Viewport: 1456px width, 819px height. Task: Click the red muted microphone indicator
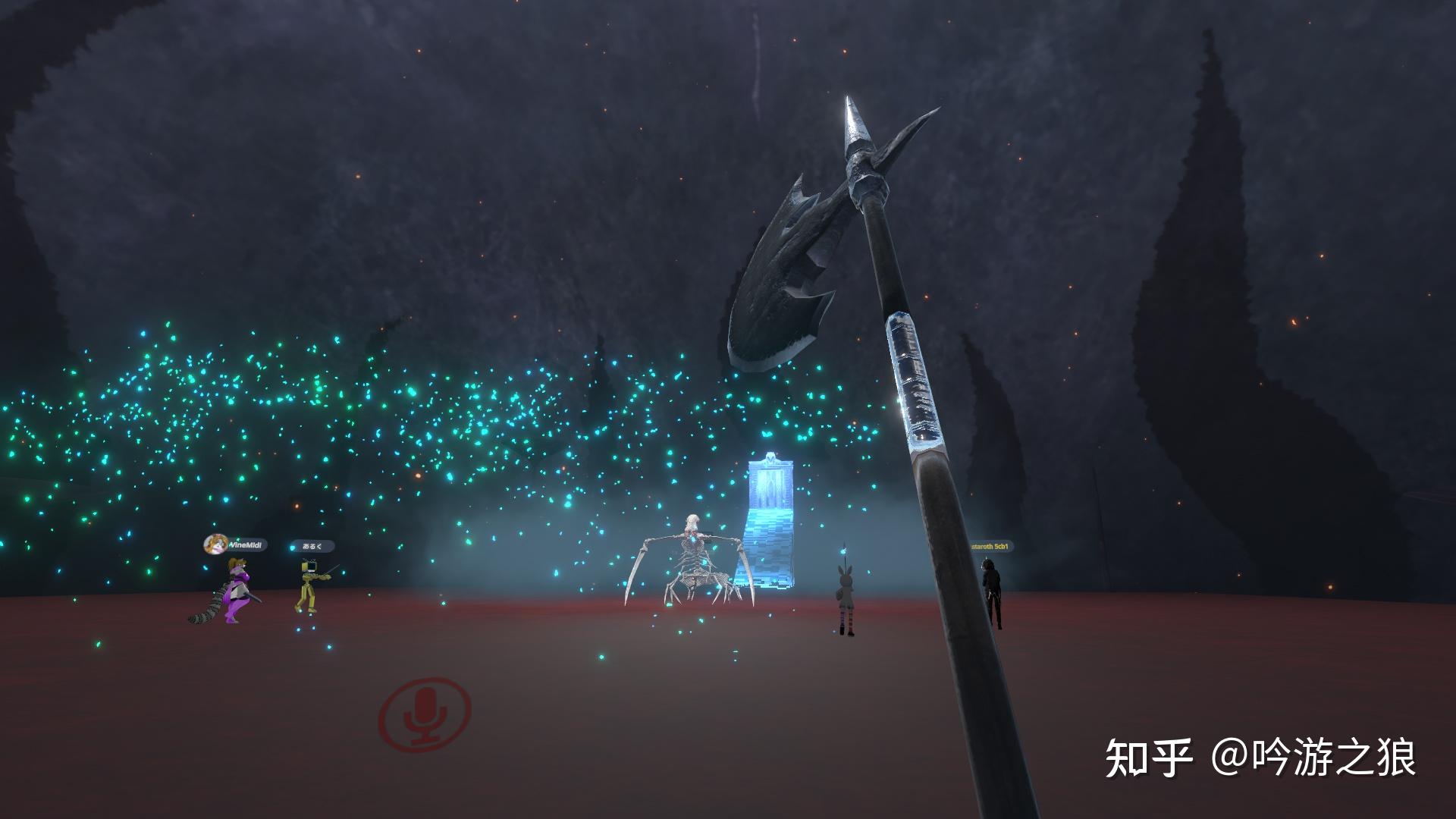pos(426,714)
